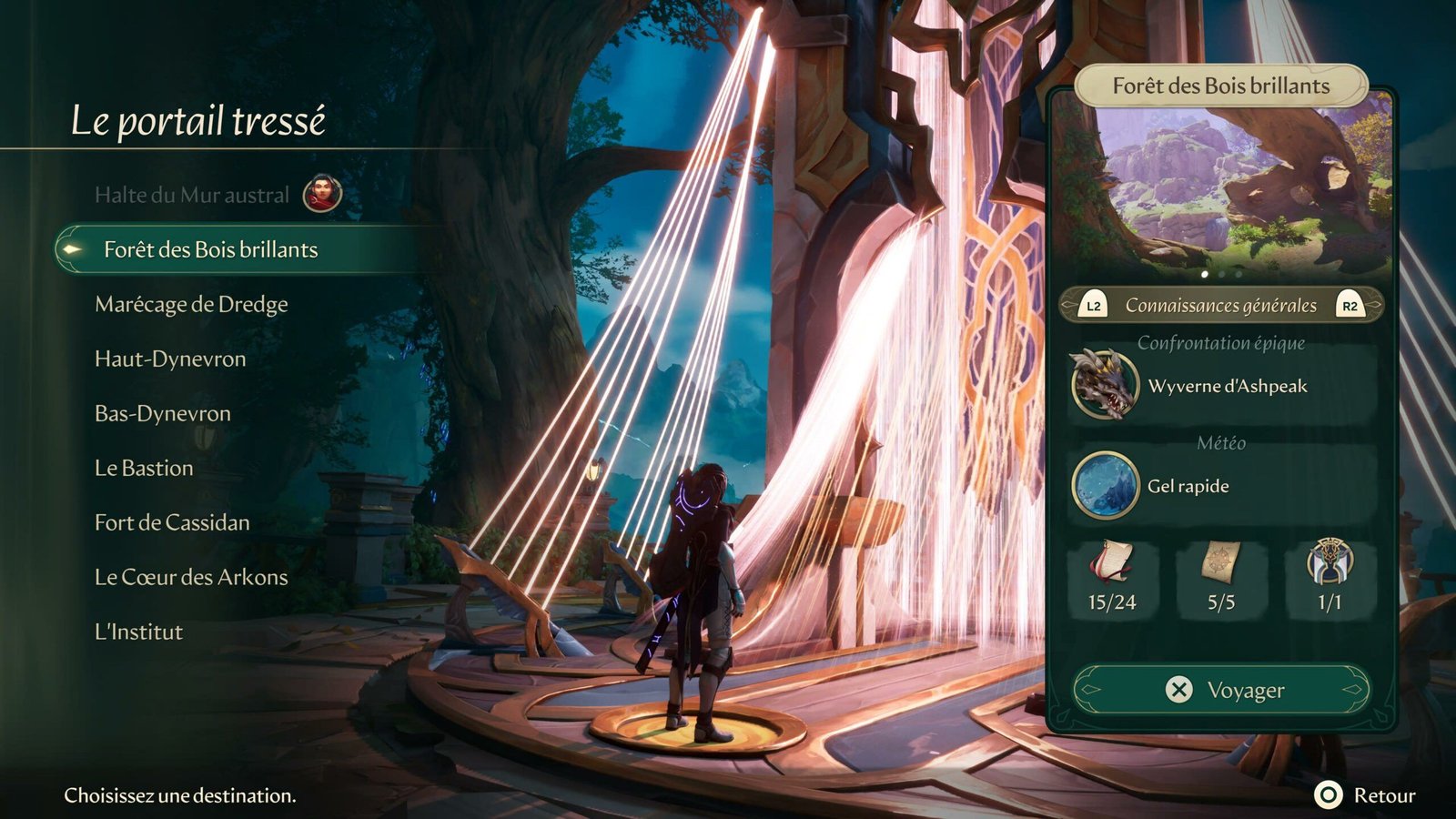
Task: Open the Connaissances générales tab header
Action: 1221,306
